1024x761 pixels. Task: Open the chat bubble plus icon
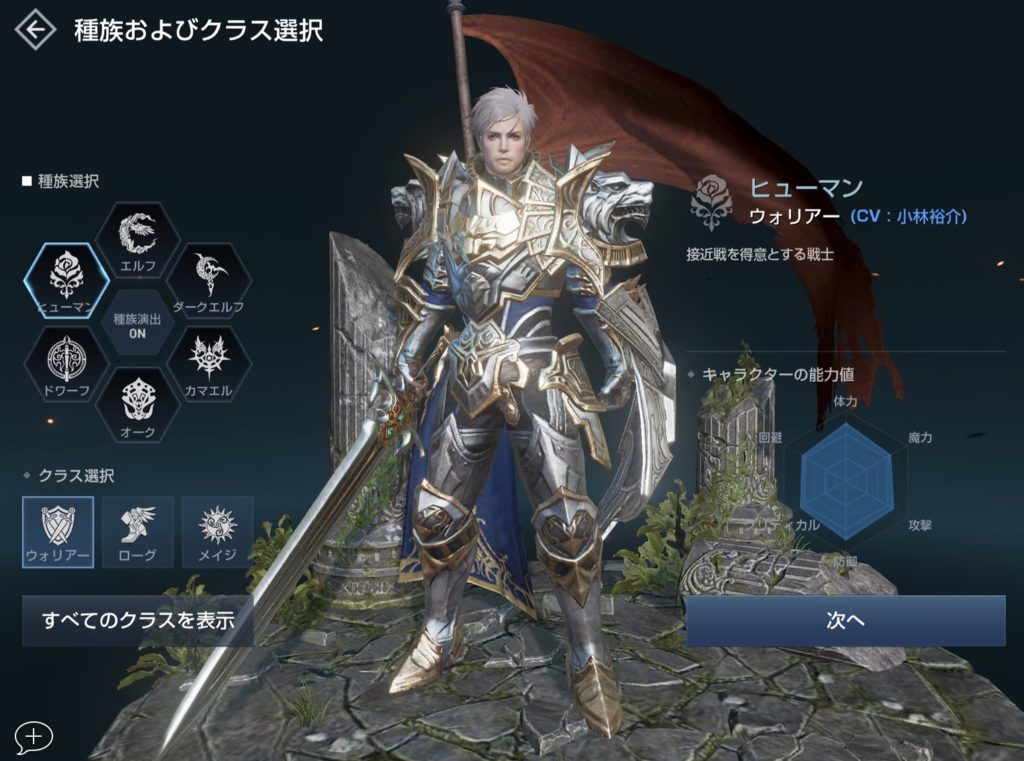coord(33,737)
